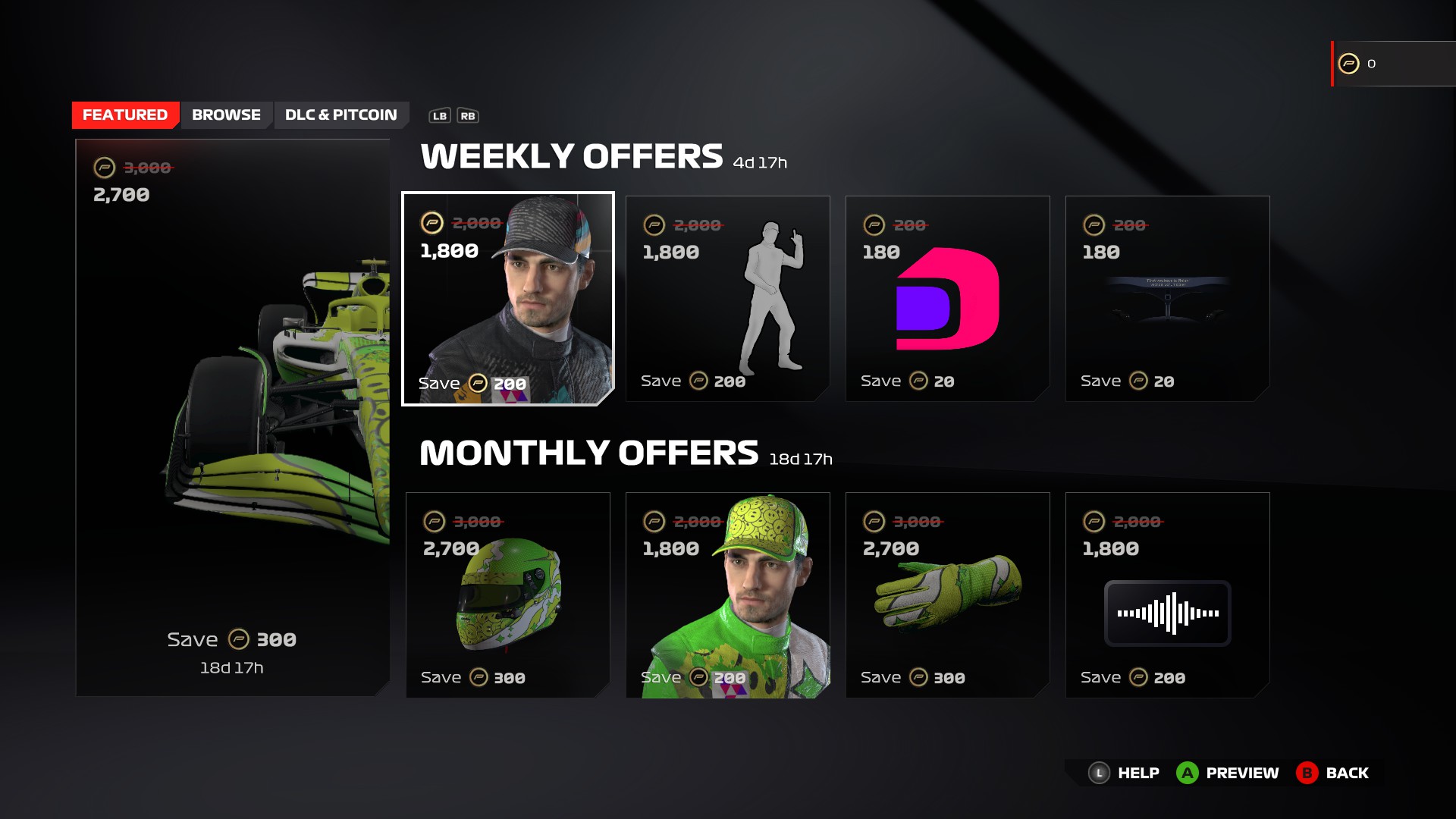This screenshot has width=1456, height=819.
Task: Pick the monthly green gloves offer
Action: pos(948,595)
